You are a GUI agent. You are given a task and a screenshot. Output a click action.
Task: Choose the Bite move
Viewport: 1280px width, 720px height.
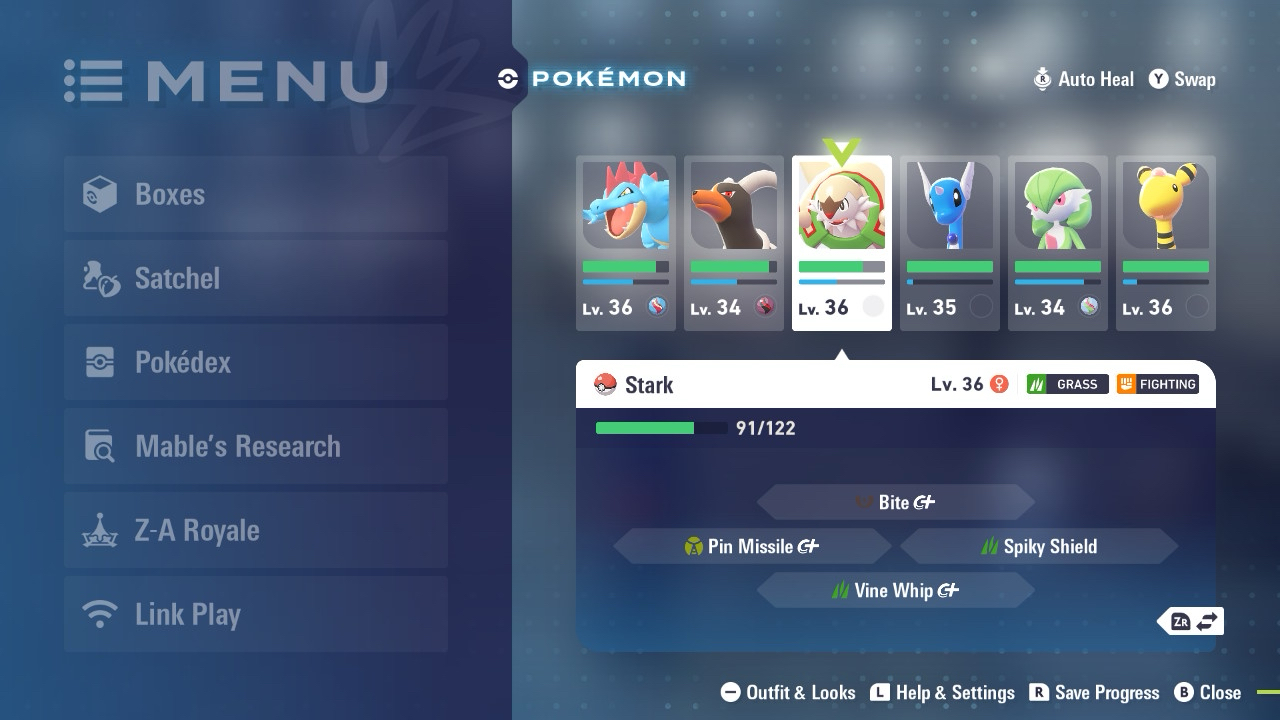[896, 502]
